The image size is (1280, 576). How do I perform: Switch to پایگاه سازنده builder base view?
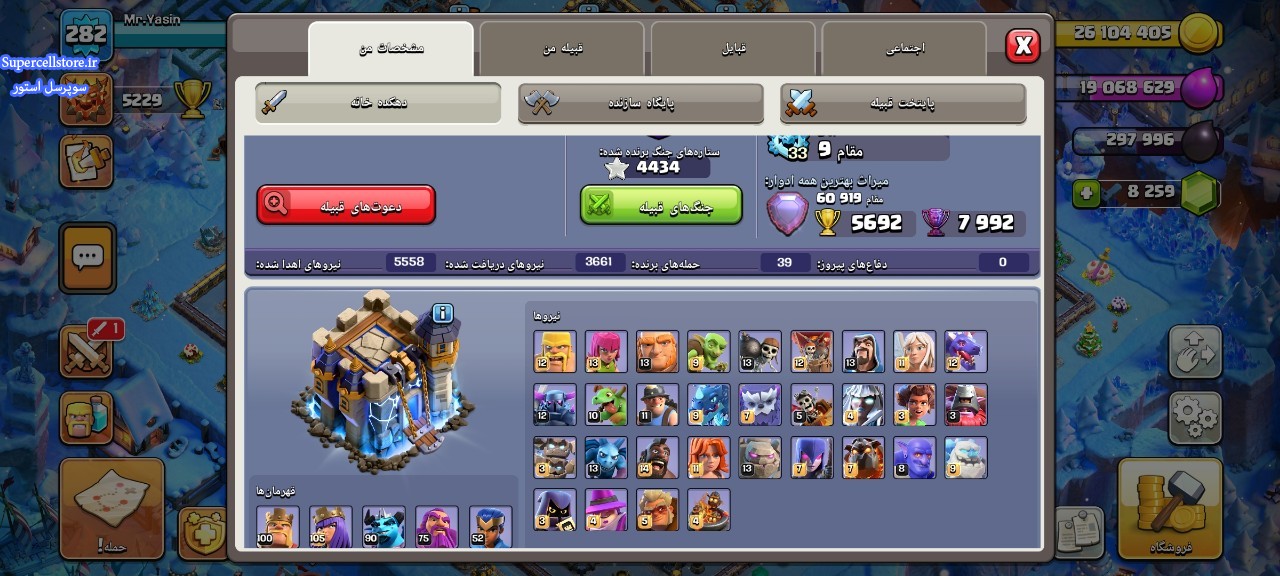(641, 103)
